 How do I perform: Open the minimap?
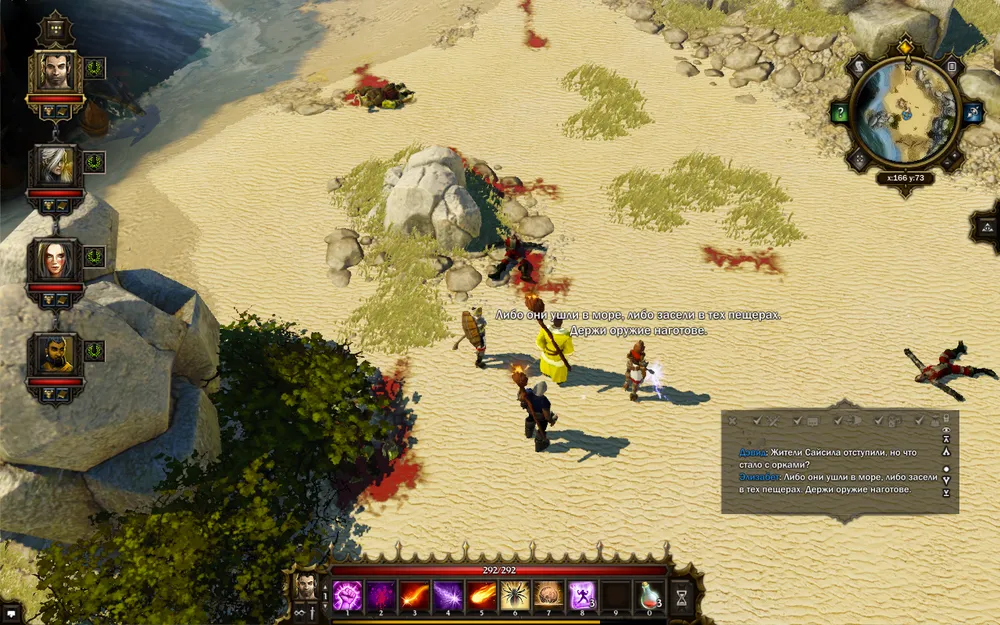coord(903,112)
